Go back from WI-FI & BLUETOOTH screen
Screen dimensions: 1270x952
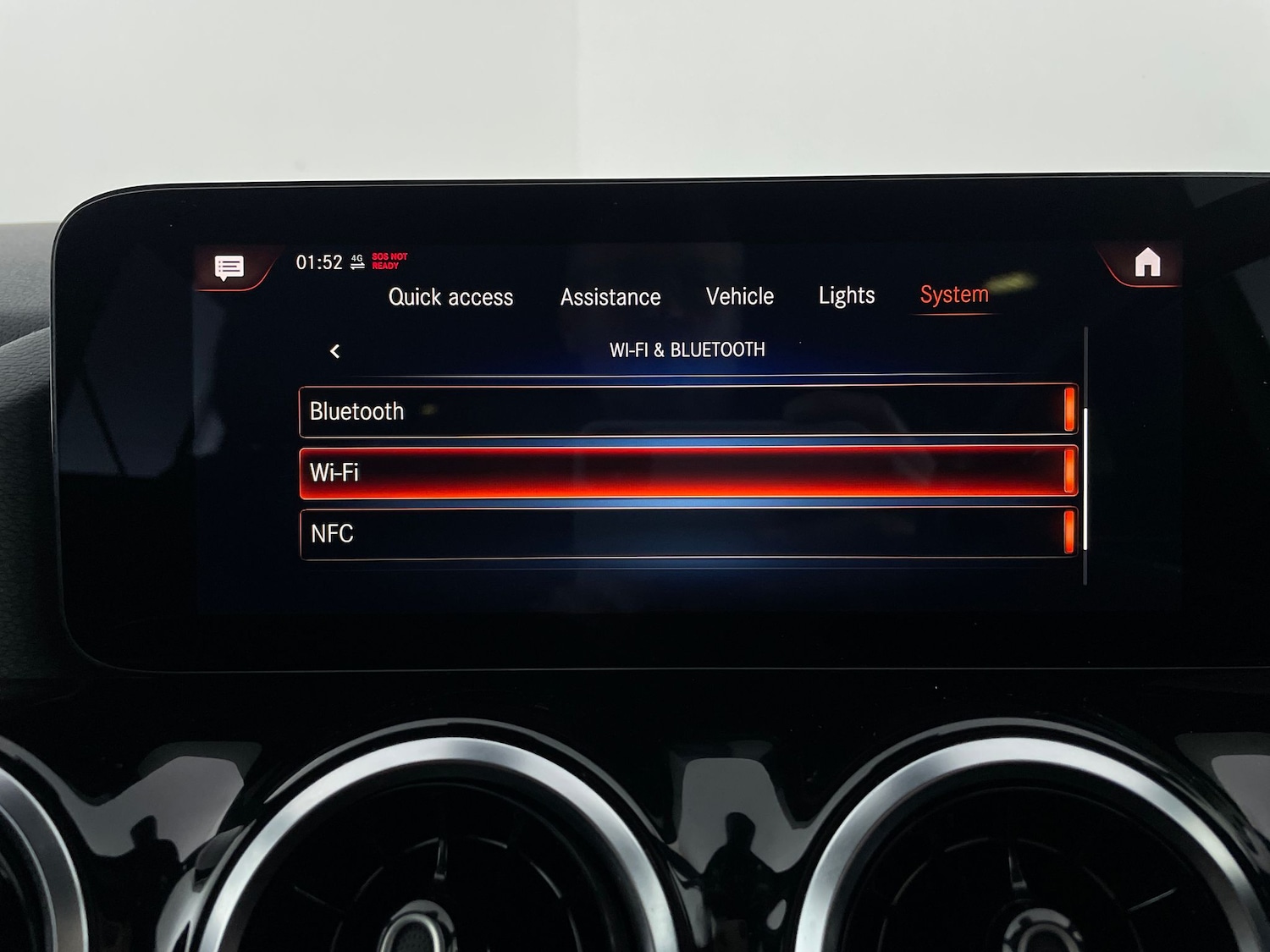point(334,349)
